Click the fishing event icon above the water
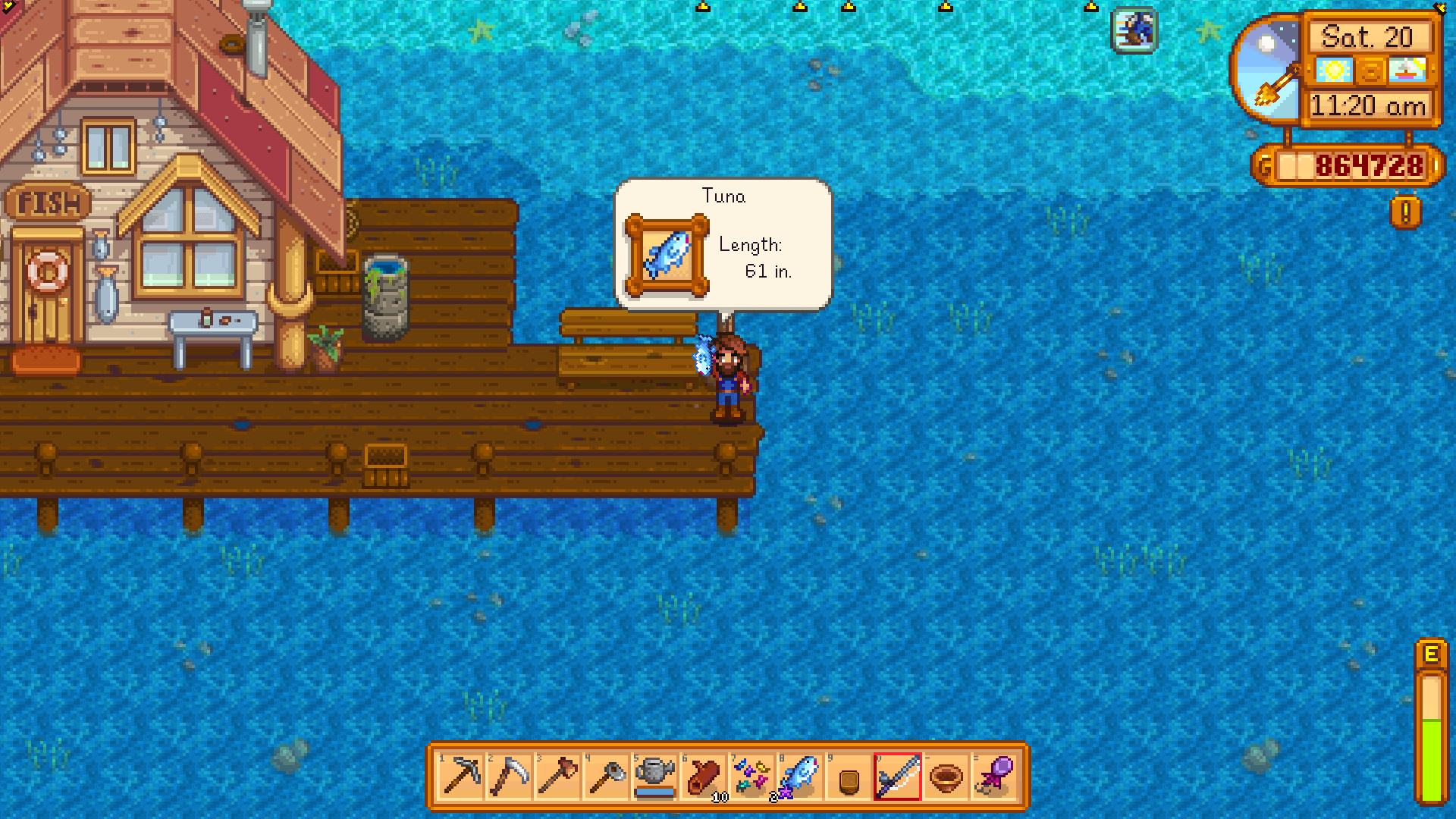 (1133, 29)
